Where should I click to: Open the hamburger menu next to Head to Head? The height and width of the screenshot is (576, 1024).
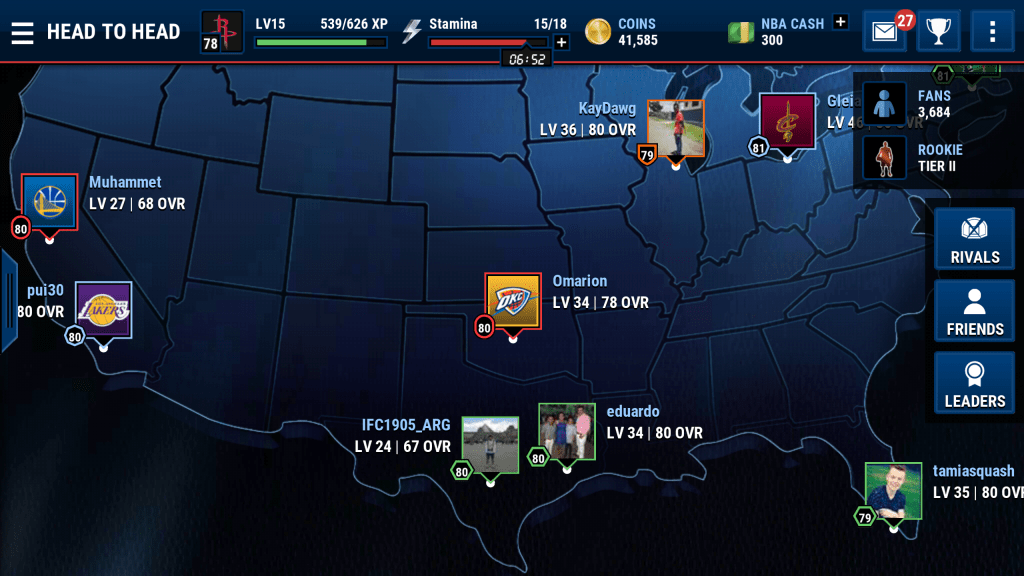[22, 32]
